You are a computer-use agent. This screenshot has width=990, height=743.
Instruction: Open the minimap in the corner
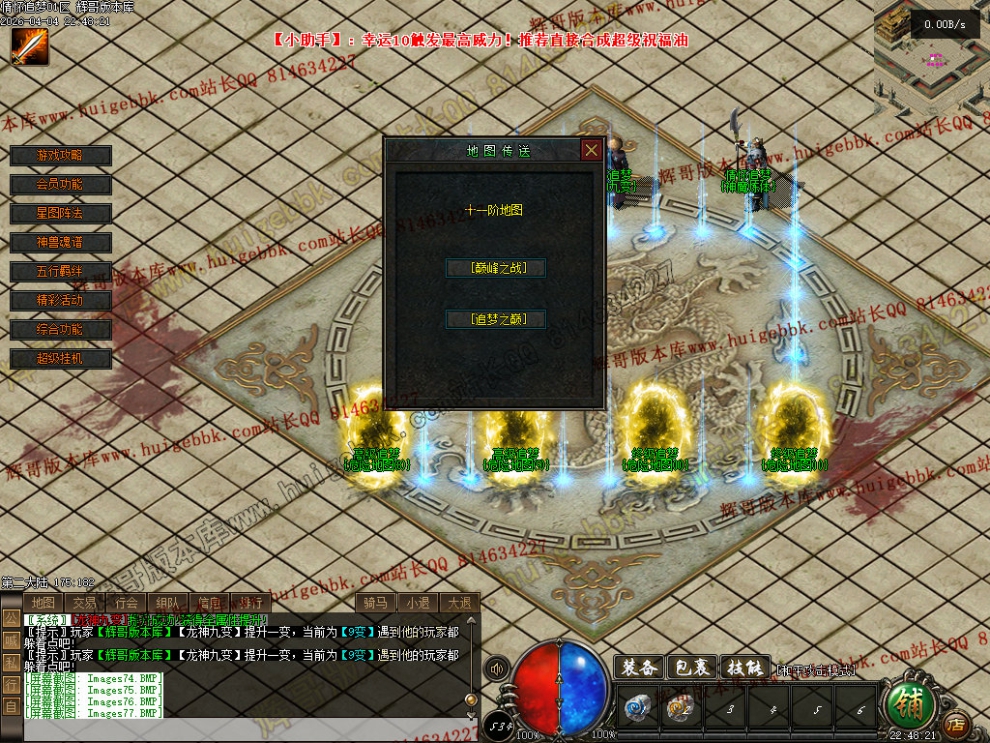pyautogui.click(x=932, y=58)
